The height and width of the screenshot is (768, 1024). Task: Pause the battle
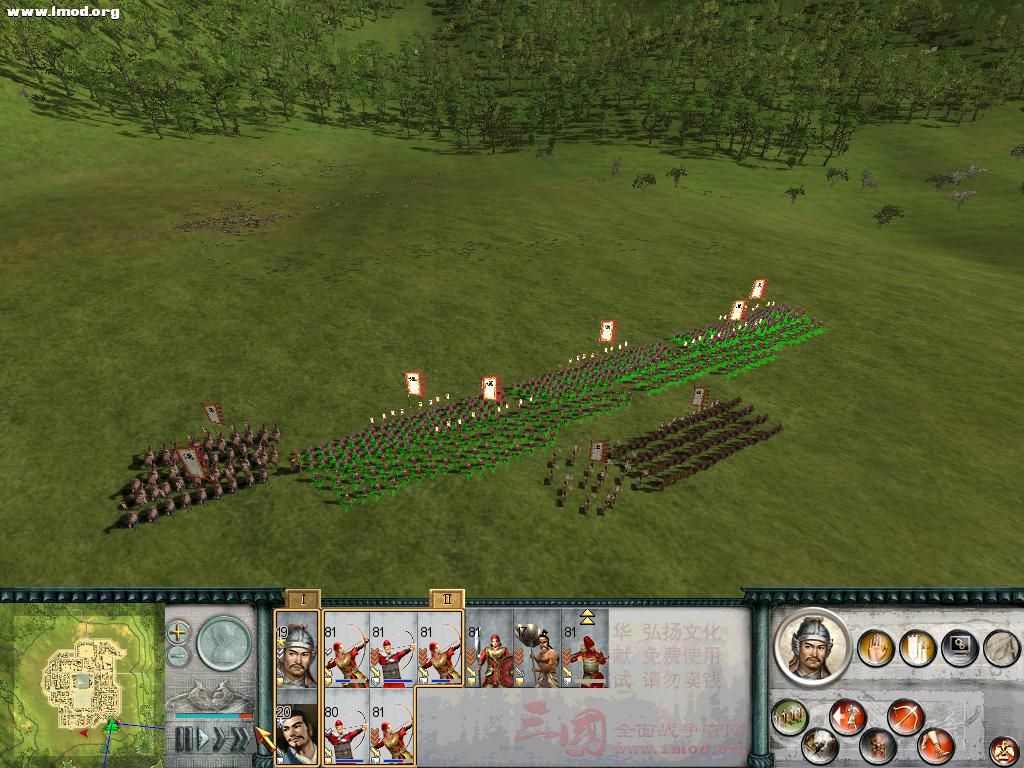coord(182,739)
